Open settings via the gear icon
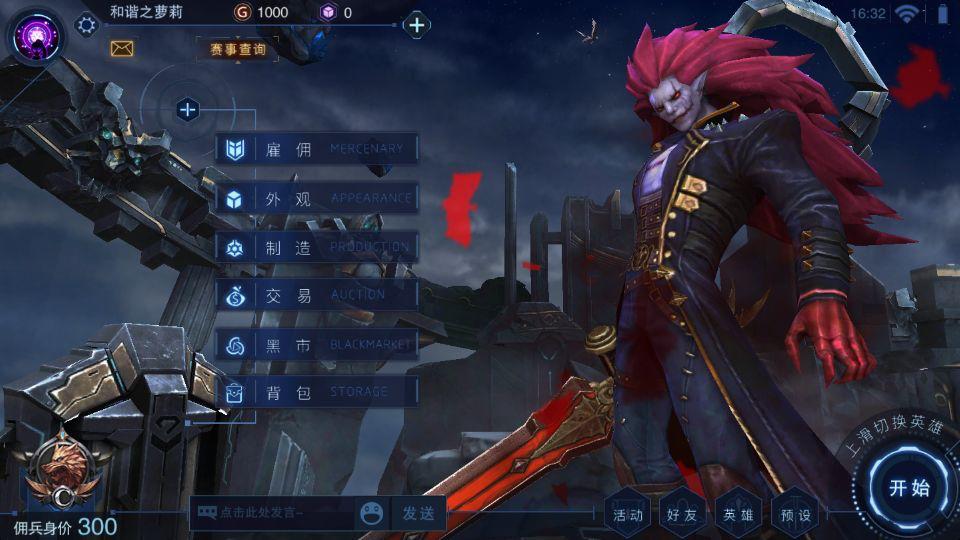The image size is (960, 540). (87, 25)
